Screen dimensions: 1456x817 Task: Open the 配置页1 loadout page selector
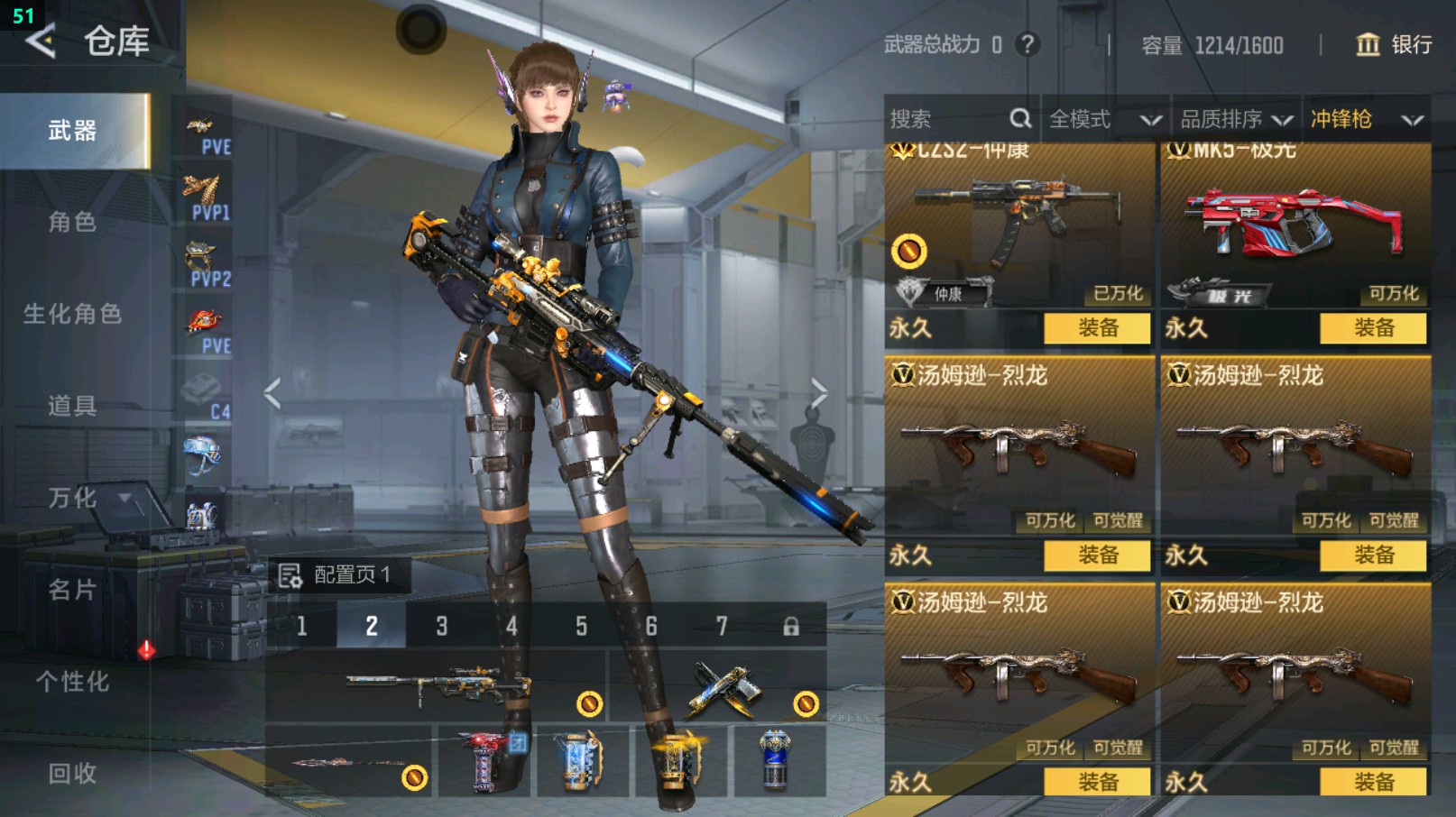pos(338,574)
